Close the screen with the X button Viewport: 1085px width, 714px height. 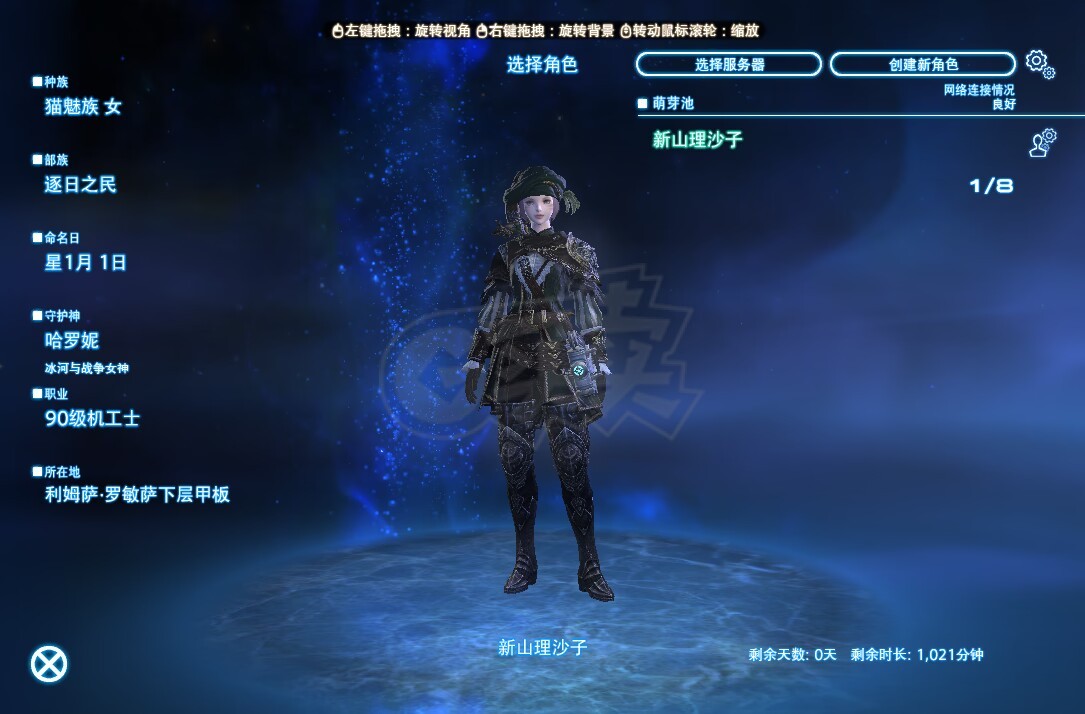(x=49, y=664)
